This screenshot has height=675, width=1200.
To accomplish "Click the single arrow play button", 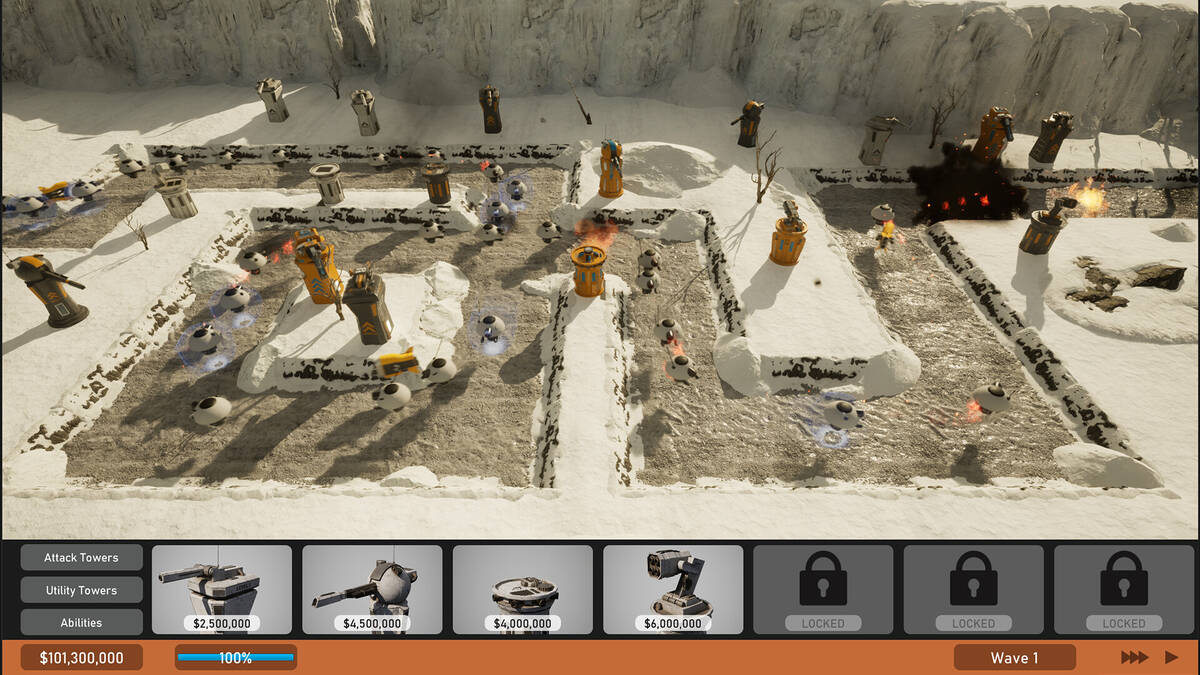I will [x=1171, y=657].
